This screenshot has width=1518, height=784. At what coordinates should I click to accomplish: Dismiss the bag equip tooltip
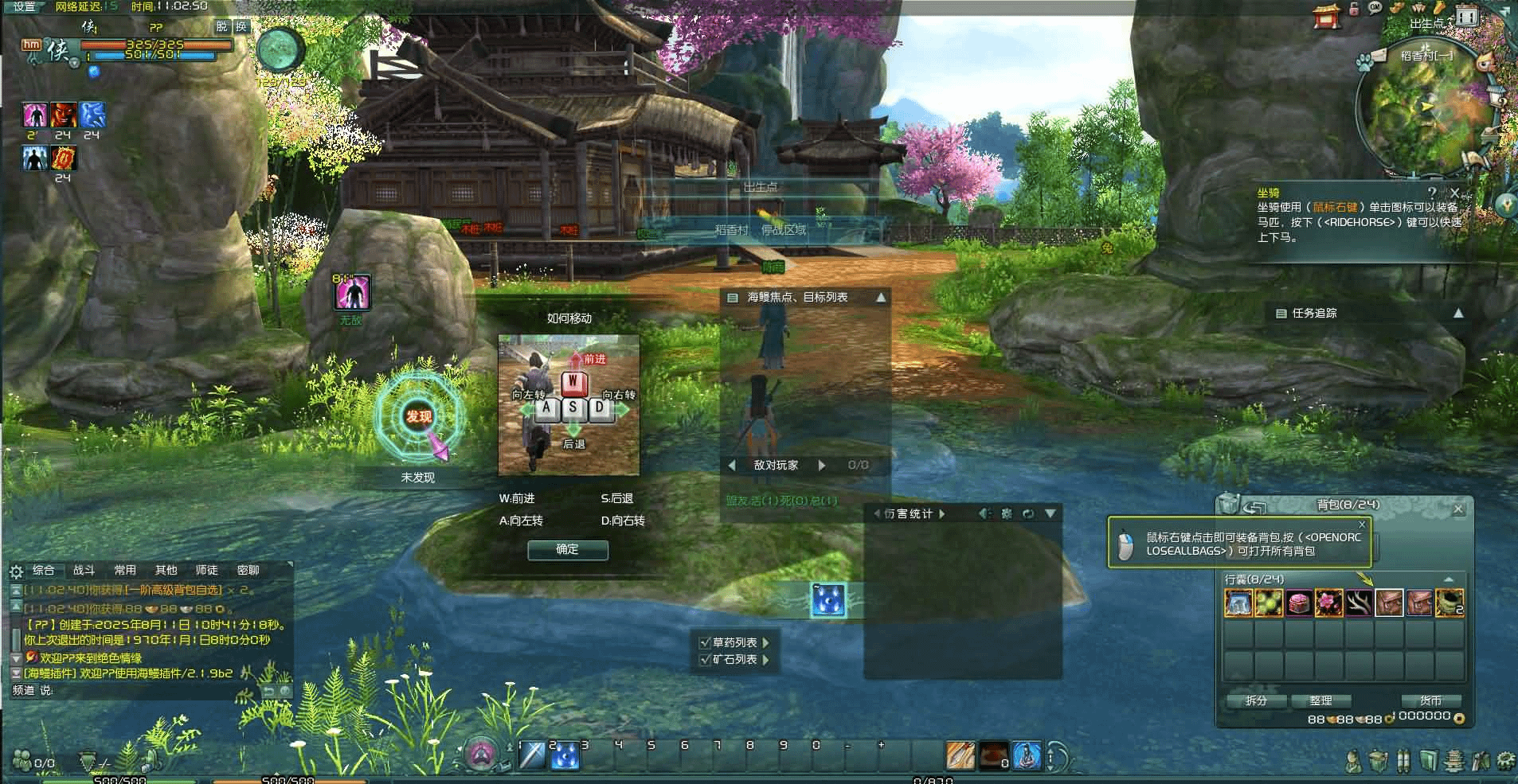click(1362, 525)
